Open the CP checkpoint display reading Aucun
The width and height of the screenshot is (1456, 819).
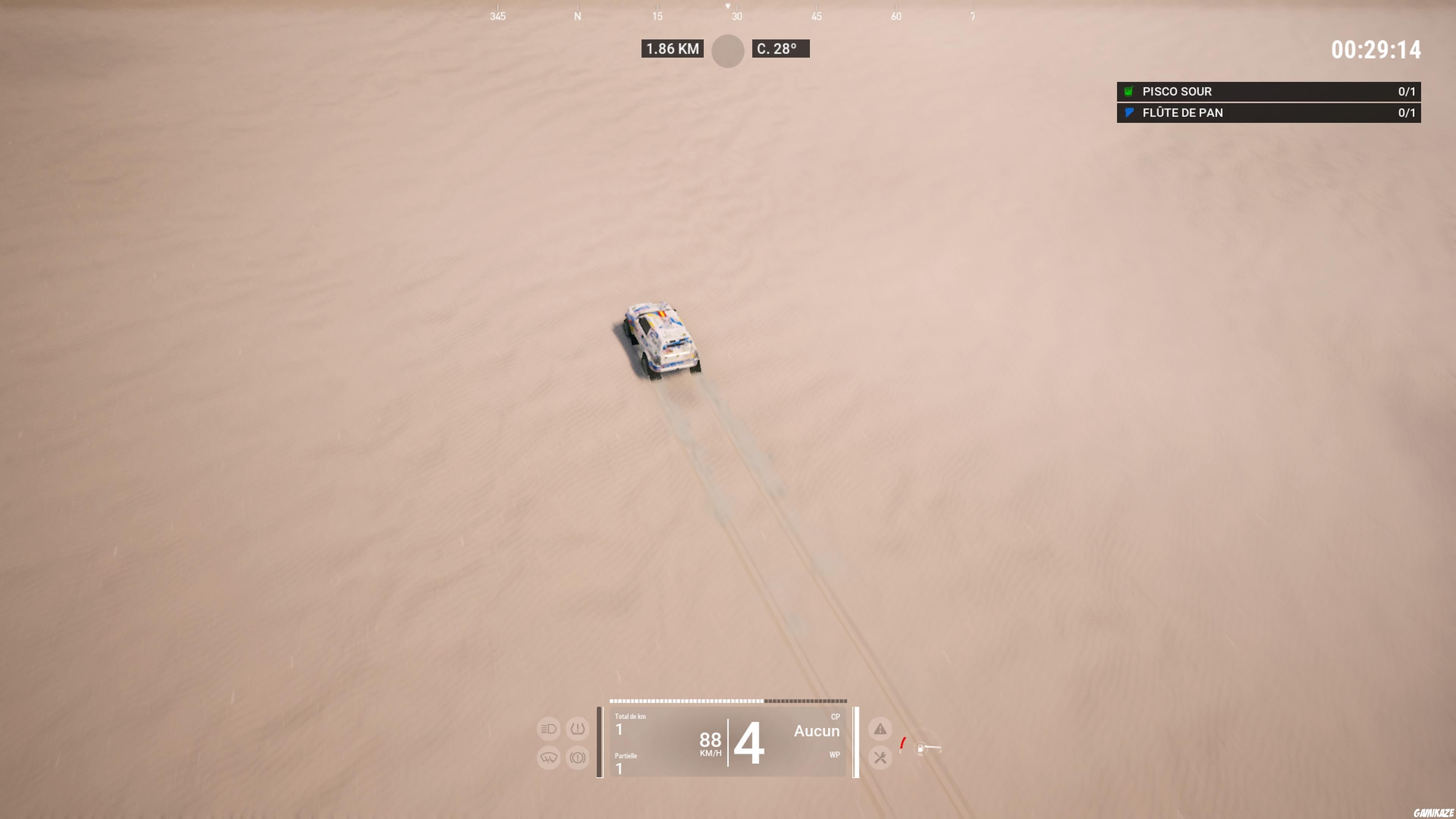(817, 731)
